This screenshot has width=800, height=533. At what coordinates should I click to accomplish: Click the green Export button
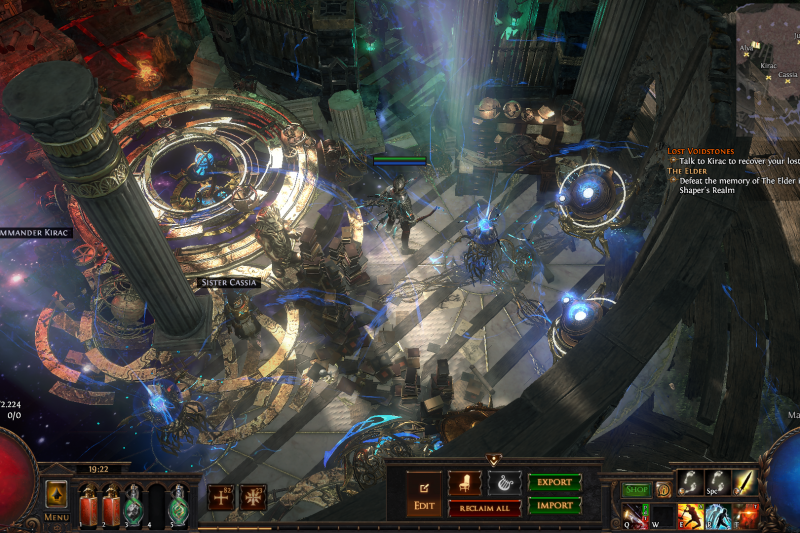[555, 482]
